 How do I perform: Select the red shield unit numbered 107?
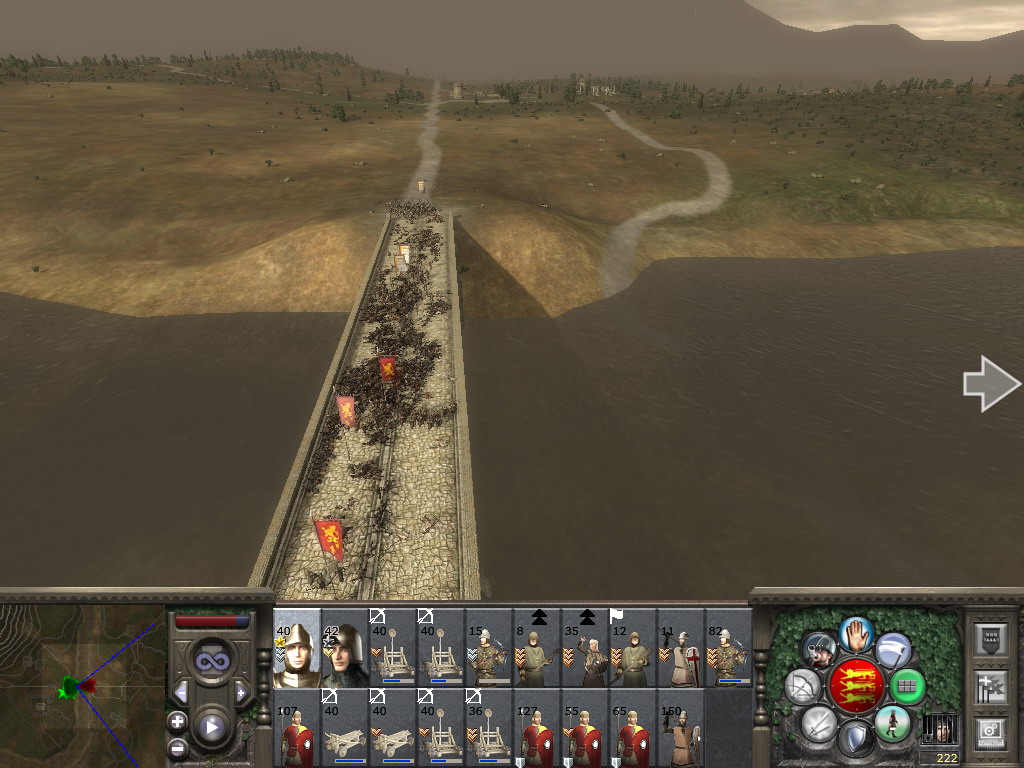(x=297, y=730)
